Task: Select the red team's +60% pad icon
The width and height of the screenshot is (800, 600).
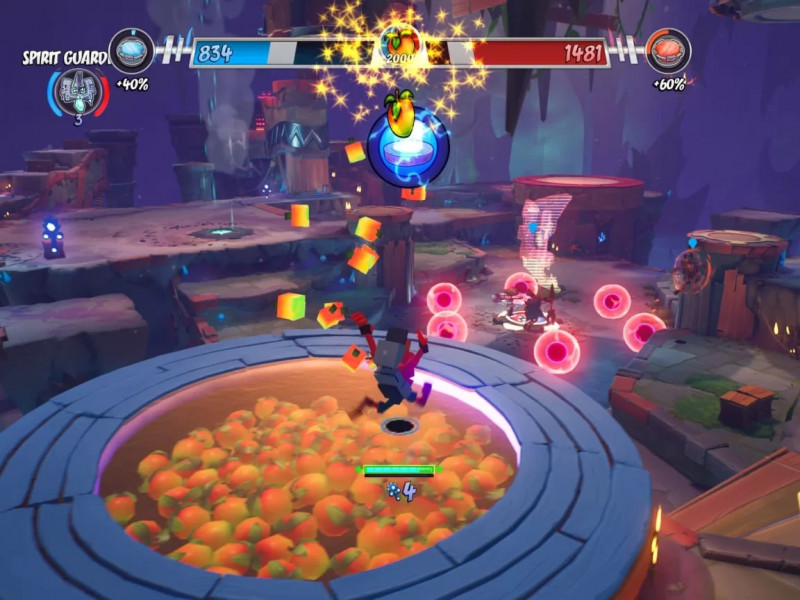Action: pos(668,50)
